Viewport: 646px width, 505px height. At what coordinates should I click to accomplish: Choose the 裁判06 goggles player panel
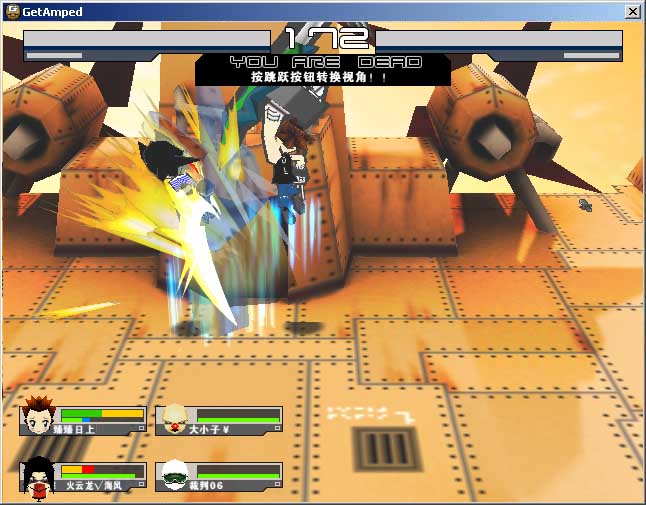(220, 476)
